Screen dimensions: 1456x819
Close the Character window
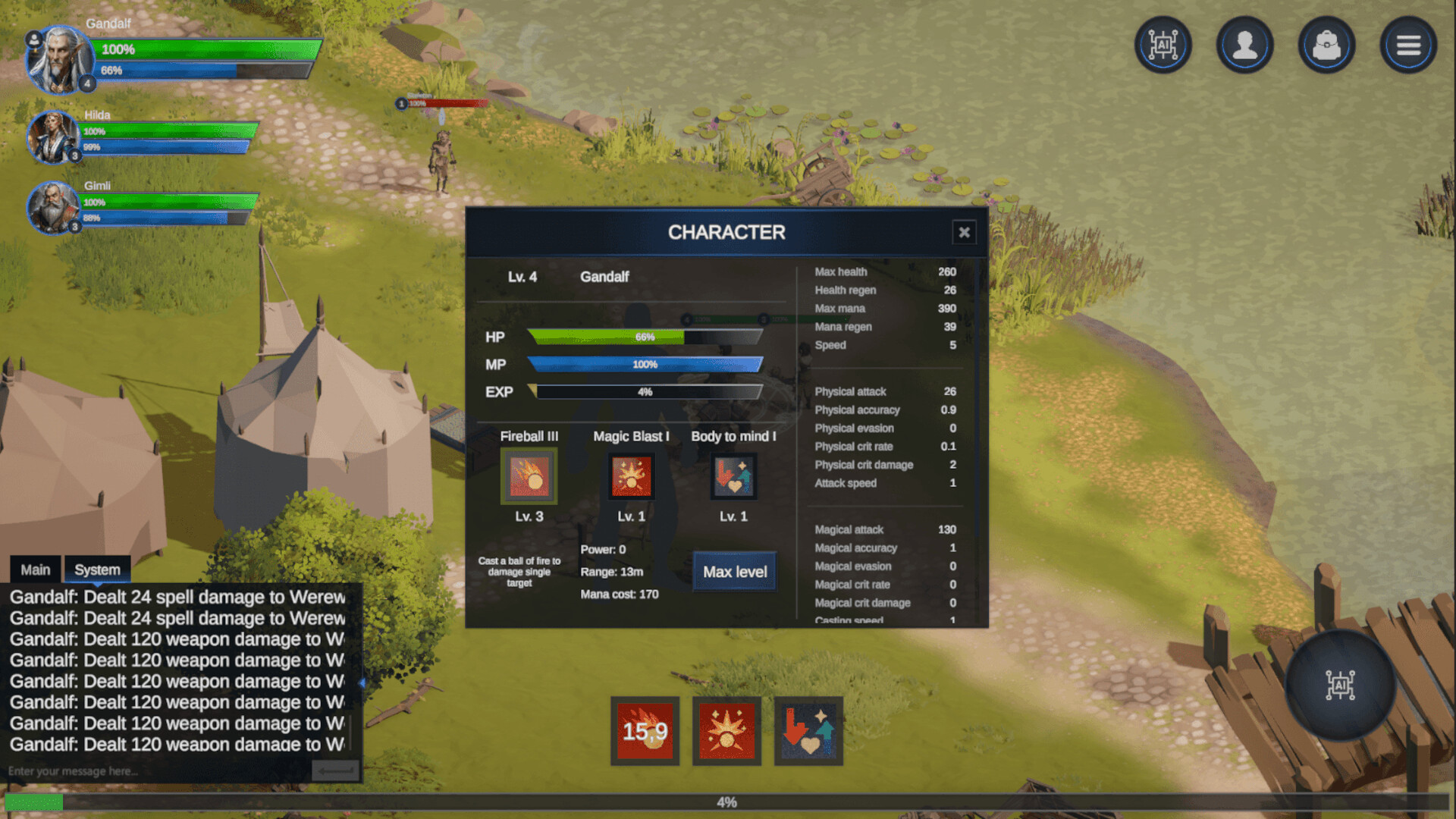[964, 233]
